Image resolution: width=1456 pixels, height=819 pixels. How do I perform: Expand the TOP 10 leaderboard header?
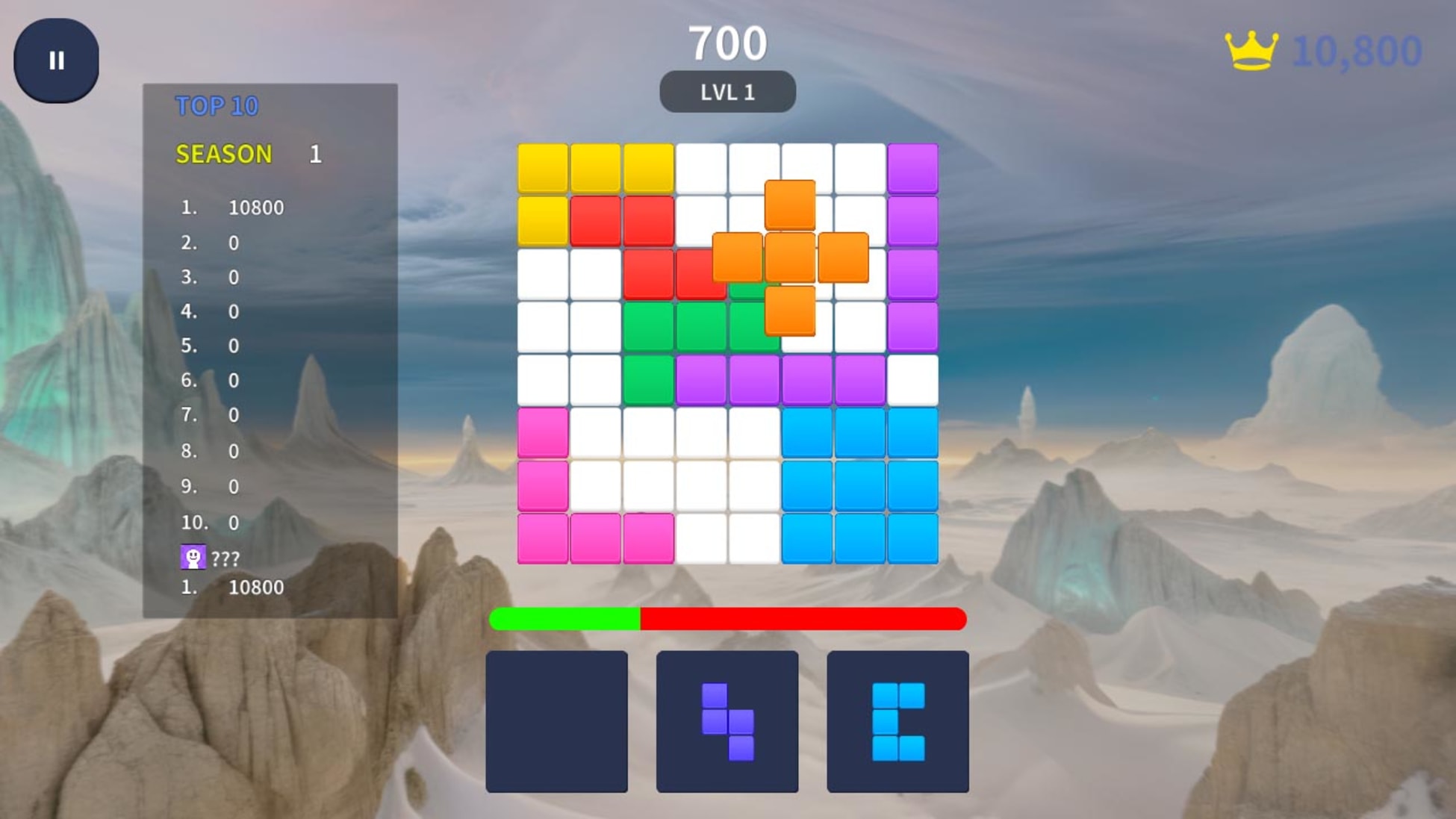tap(216, 106)
